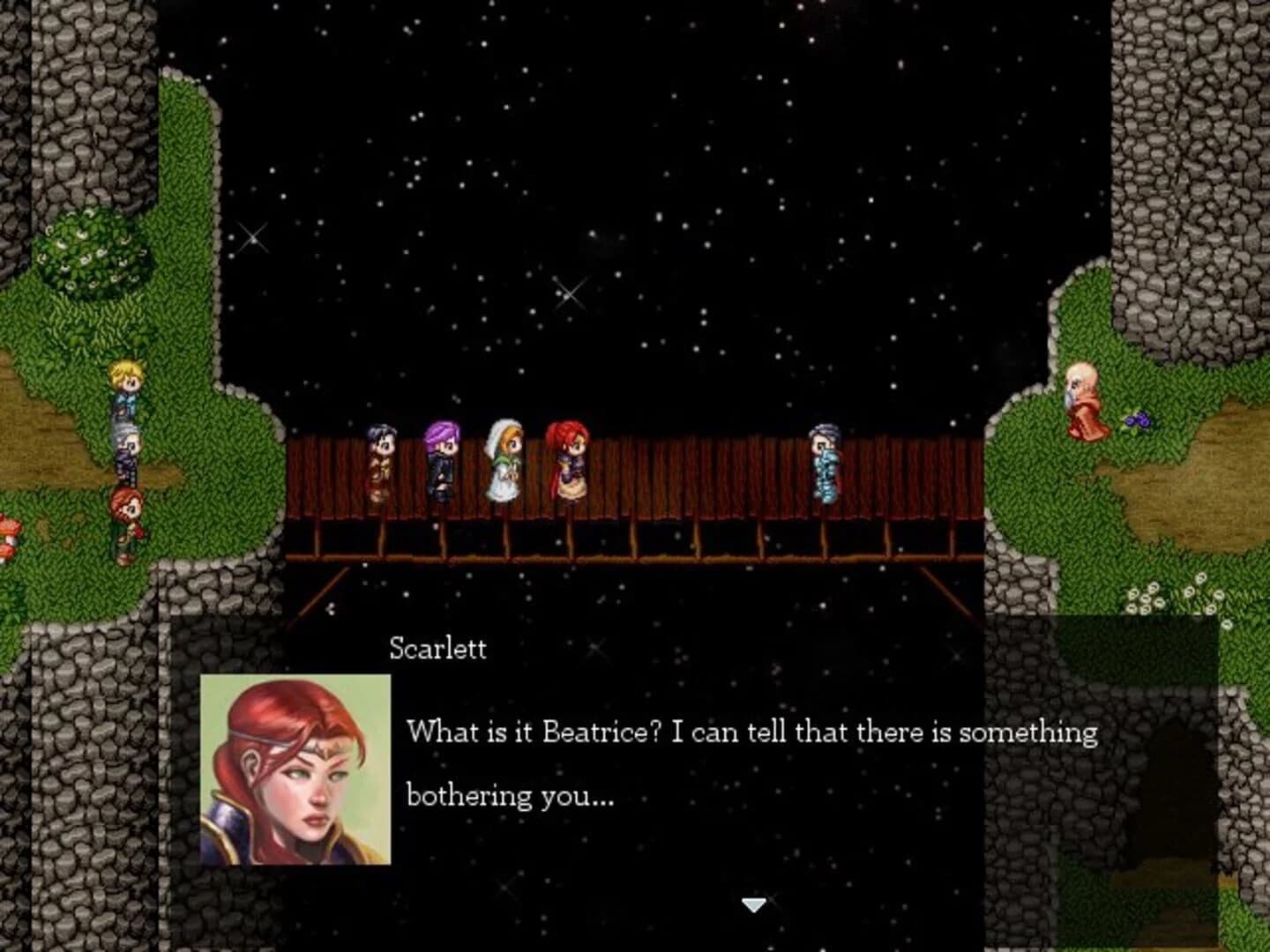Click the speaker name Scarlett above the portrait
The width and height of the screenshot is (1270, 952).
click(436, 648)
